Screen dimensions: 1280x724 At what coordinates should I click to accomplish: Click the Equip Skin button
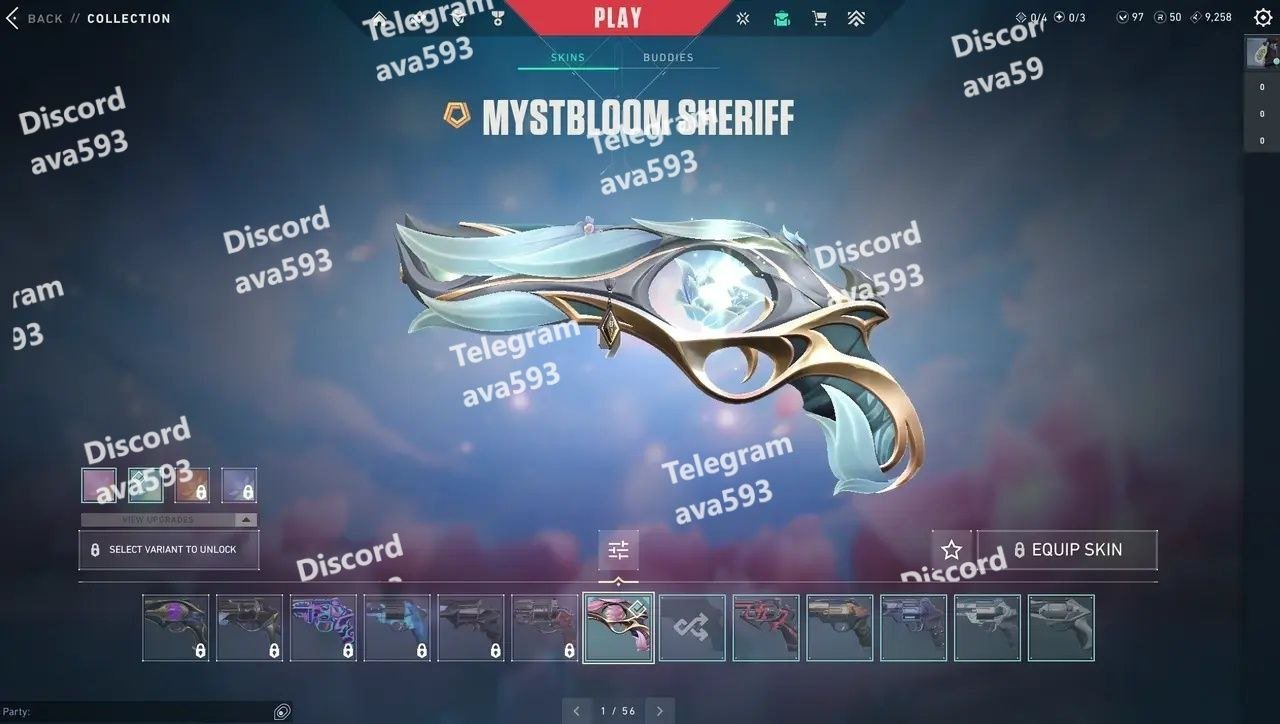(1067, 550)
